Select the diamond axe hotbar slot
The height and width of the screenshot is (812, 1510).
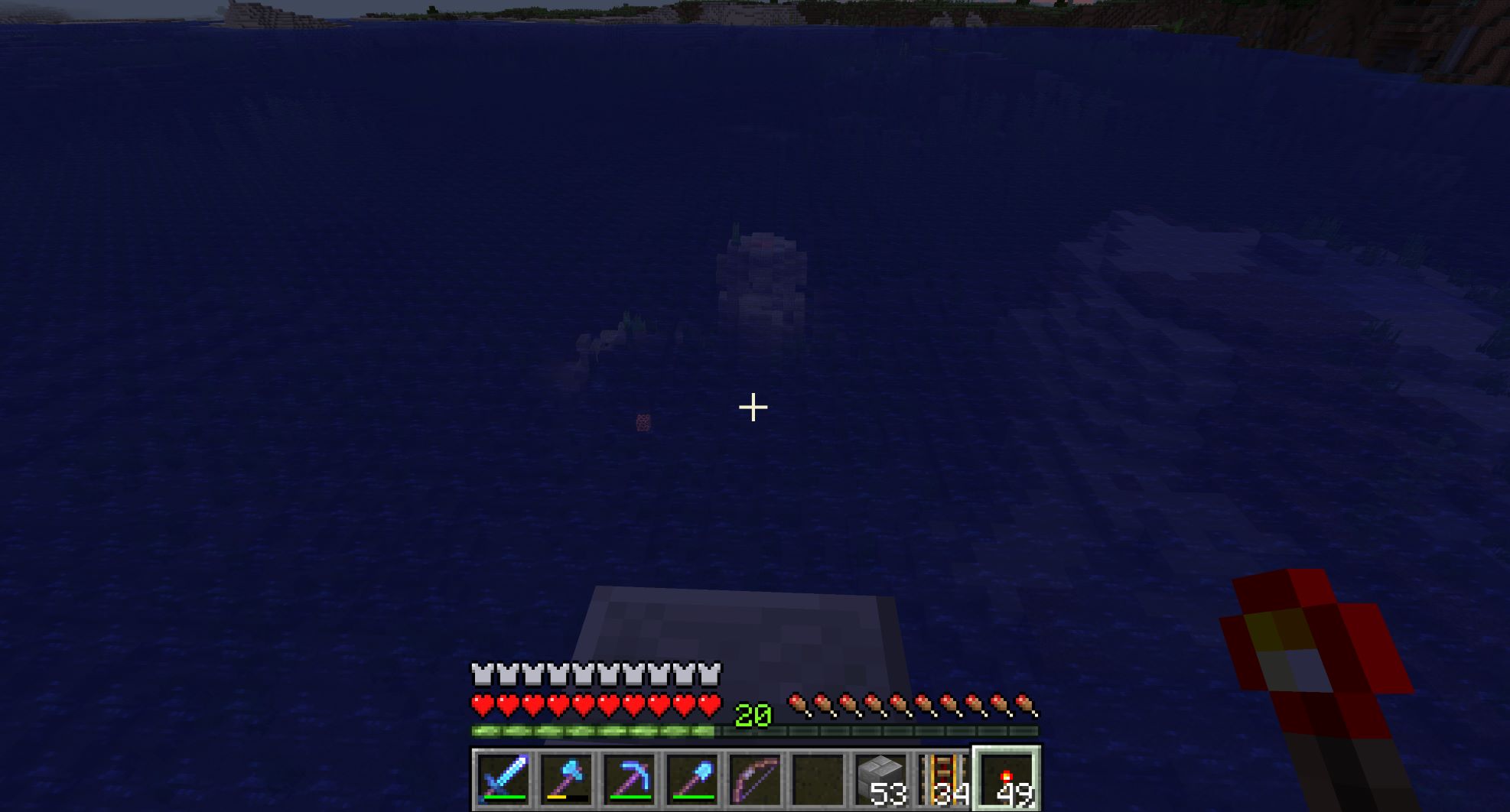pos(566,779)
